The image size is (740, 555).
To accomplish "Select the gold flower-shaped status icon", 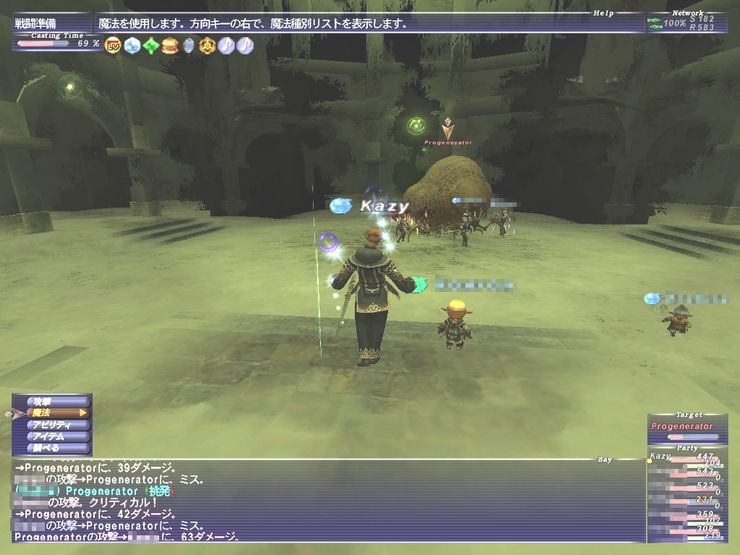I will (207, 45).
